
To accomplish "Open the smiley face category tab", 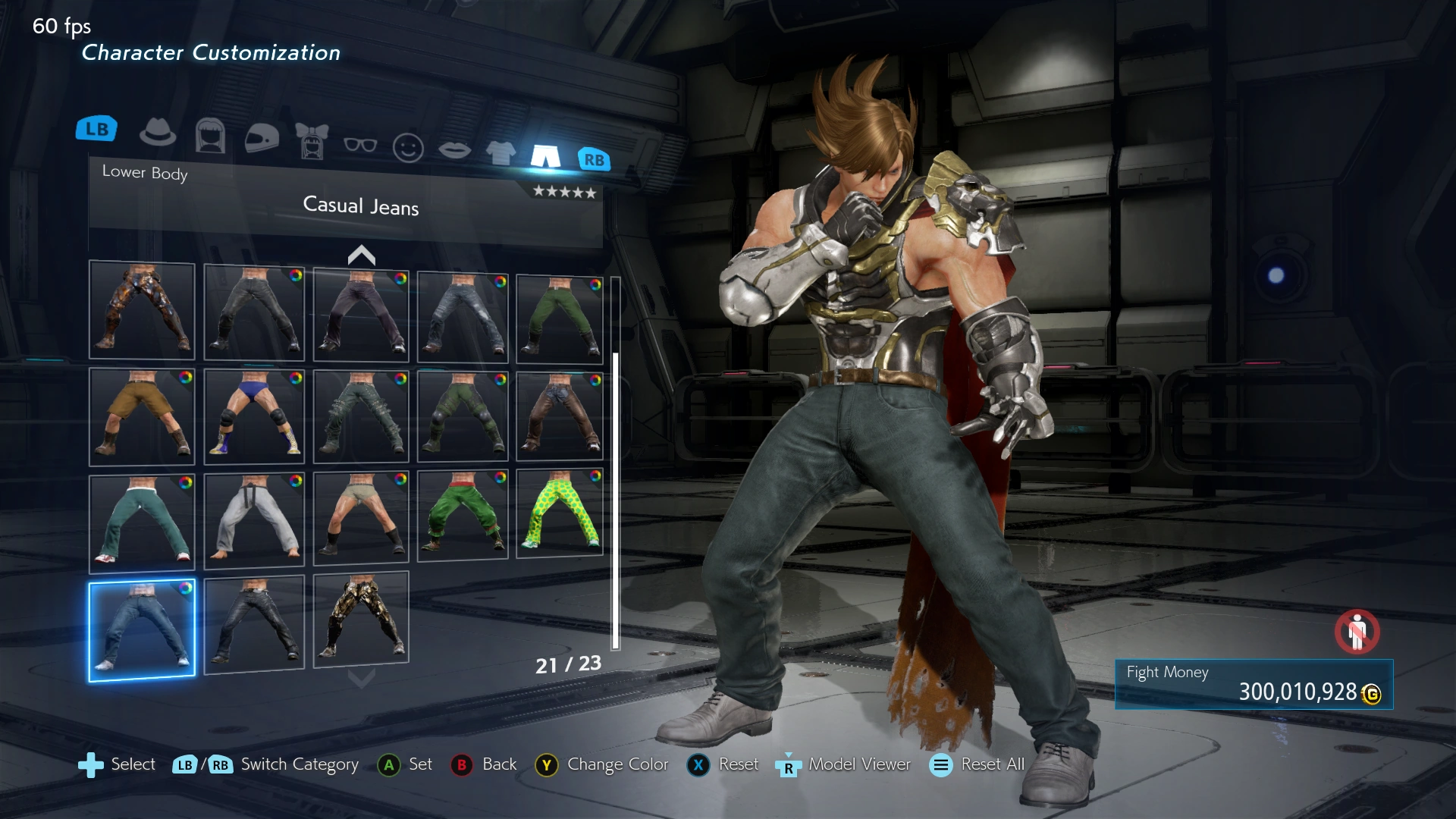I will click(x=408, y=148).
